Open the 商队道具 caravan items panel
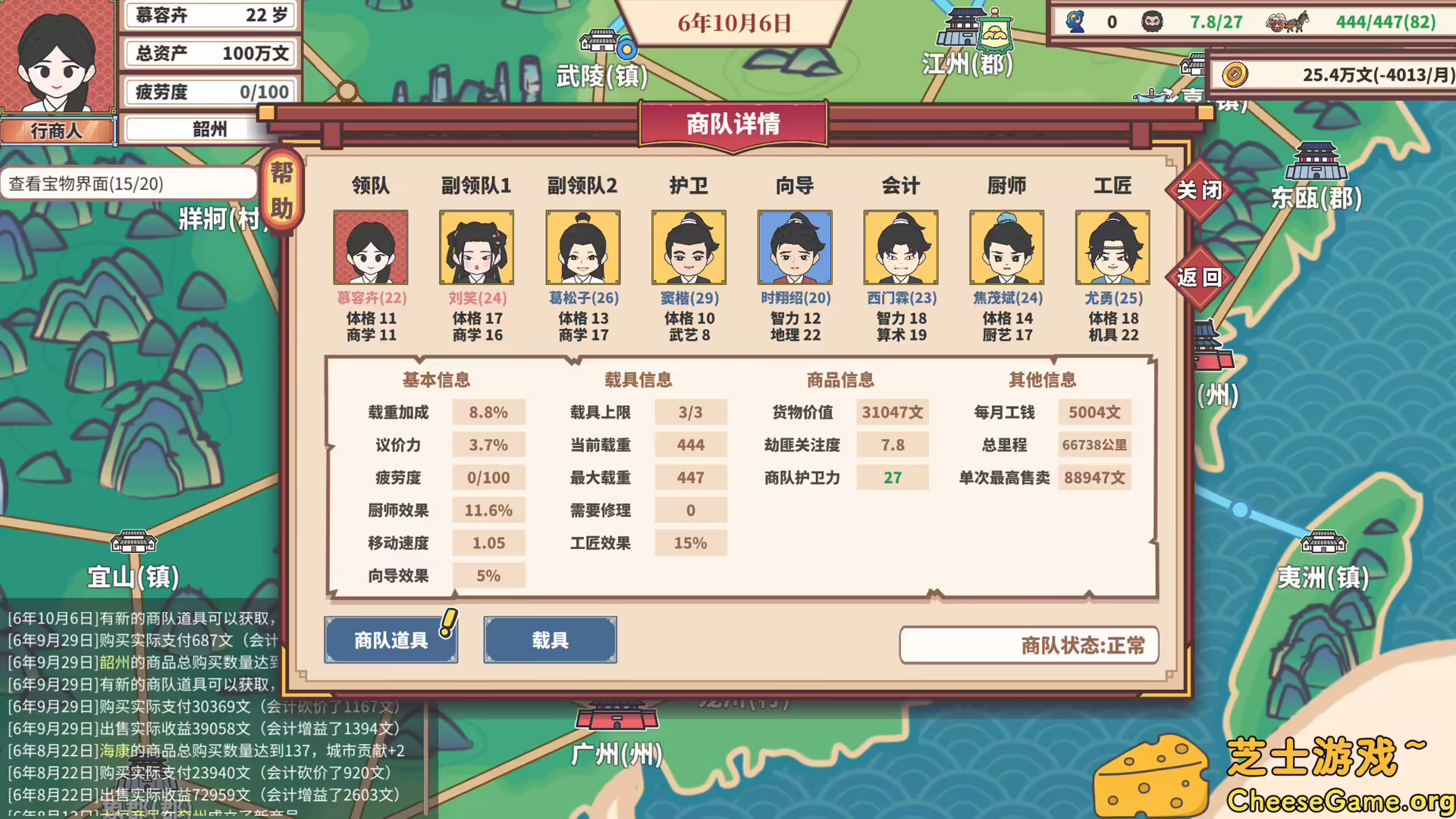The image size is (1456, 819). [x=390, y=640]
